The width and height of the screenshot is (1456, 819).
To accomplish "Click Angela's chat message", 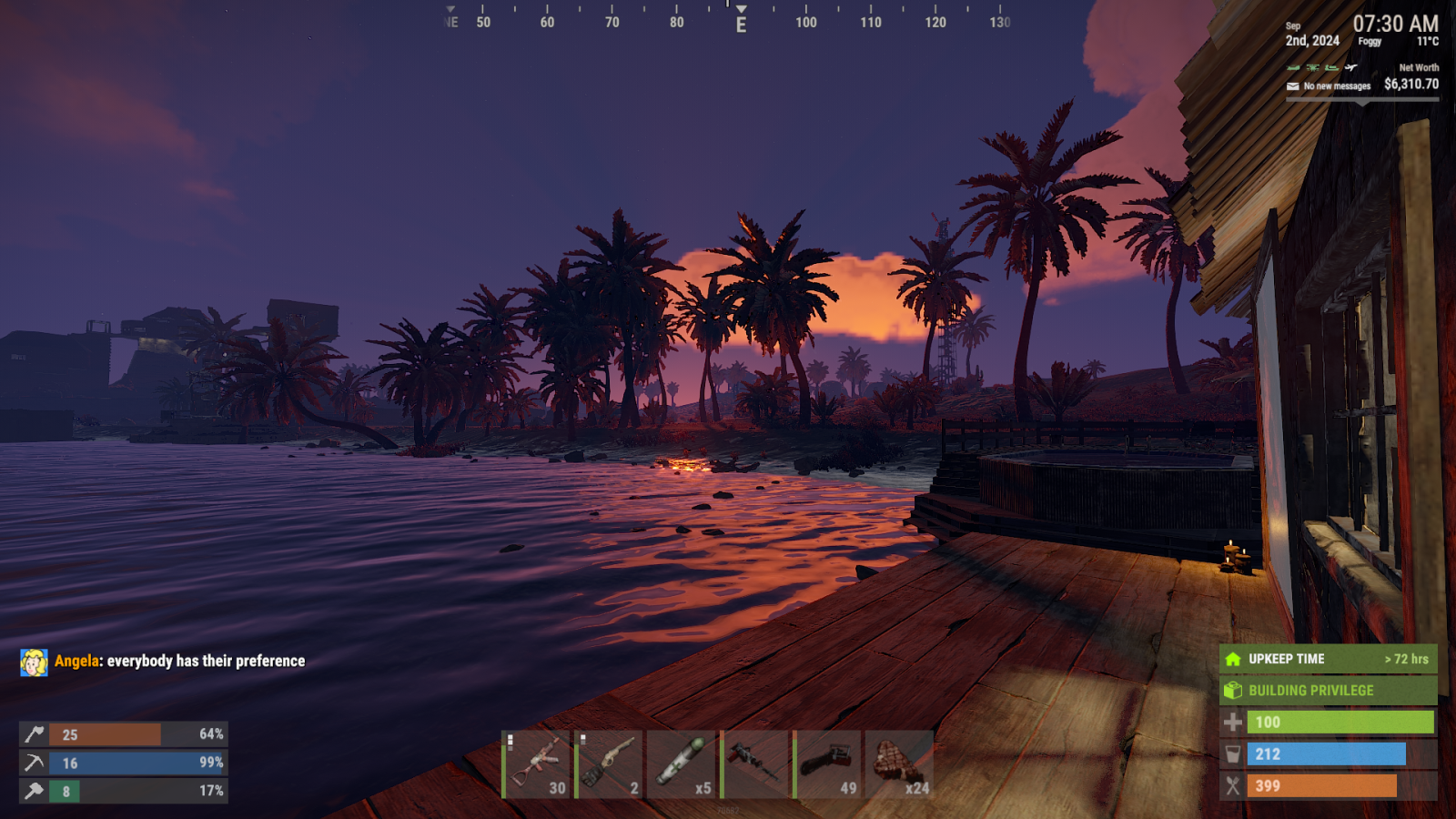I will point(206,662).
